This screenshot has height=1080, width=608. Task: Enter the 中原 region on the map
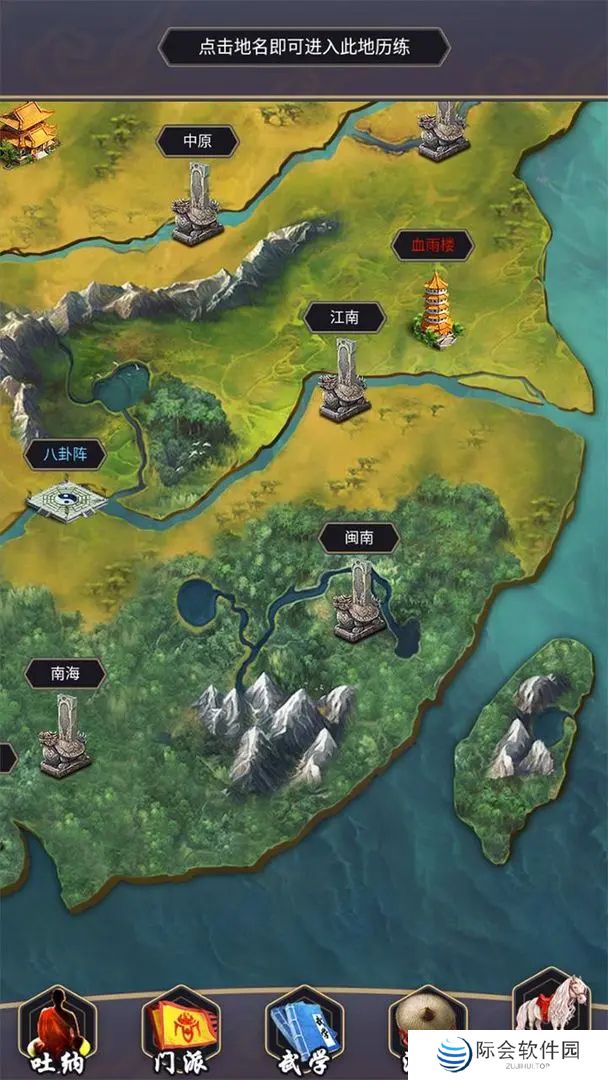pos(197,141)
